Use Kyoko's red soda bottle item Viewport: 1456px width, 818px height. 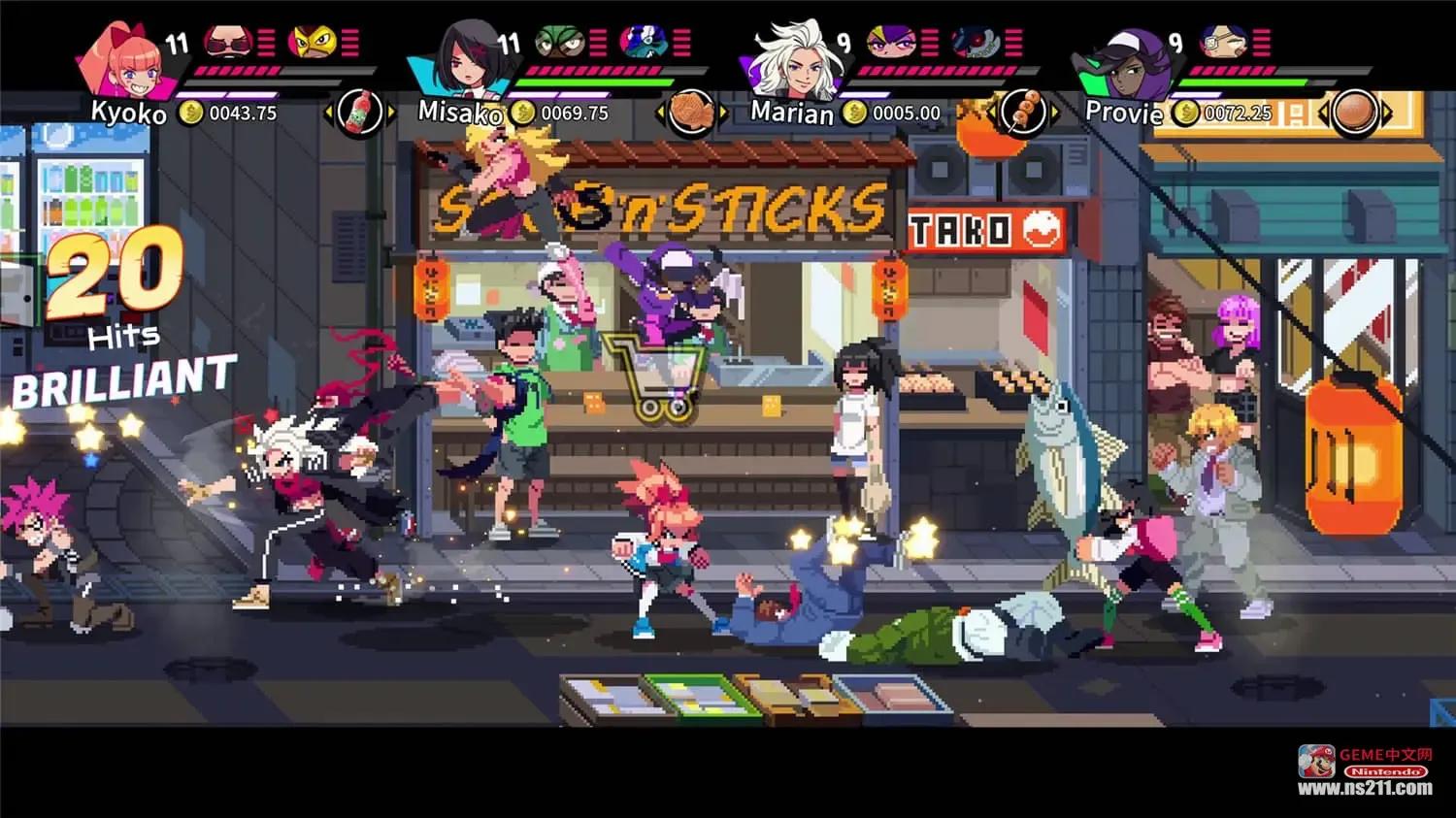(359, 113)
